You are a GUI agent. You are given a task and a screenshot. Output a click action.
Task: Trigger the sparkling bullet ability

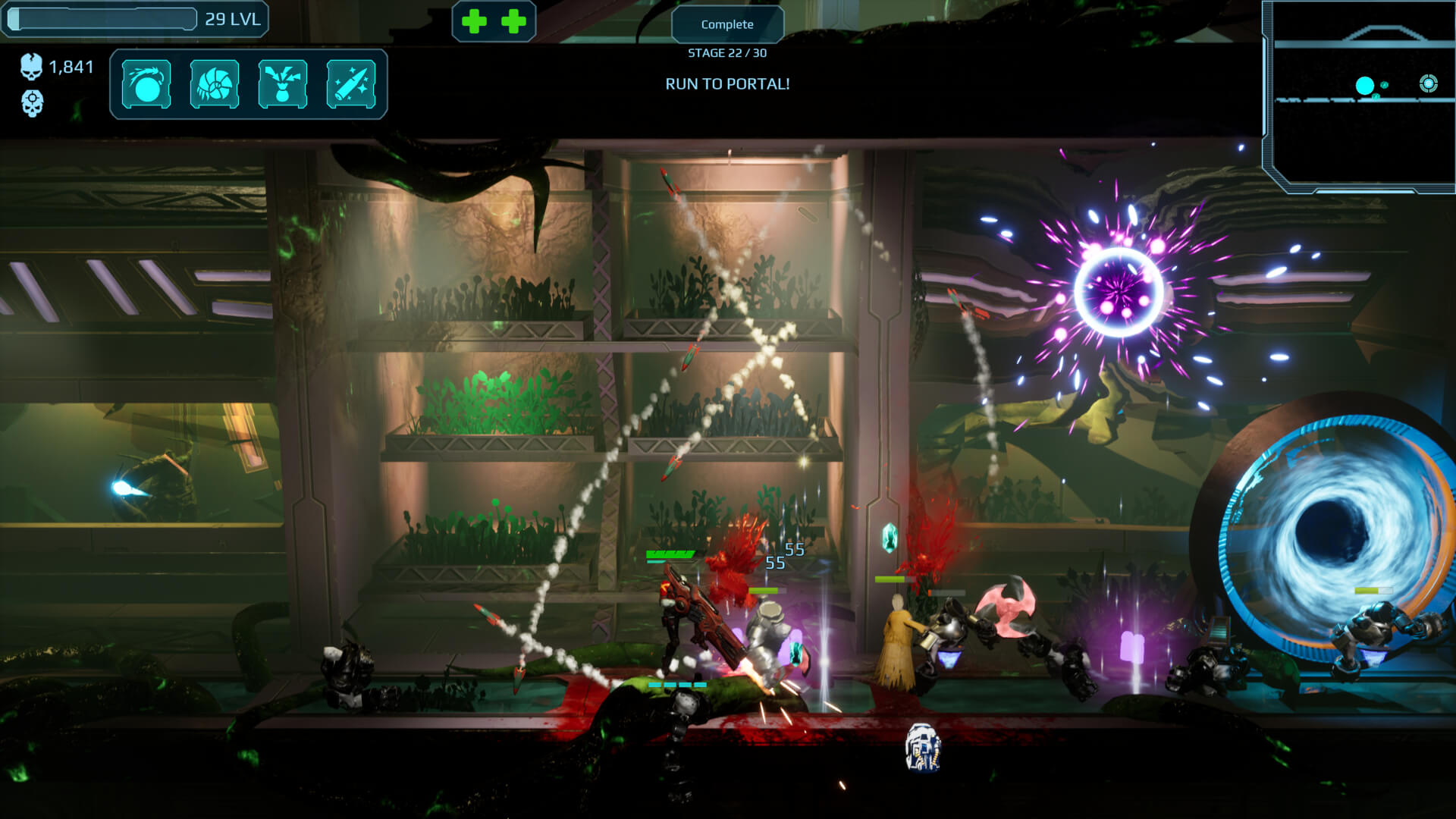click(352, 84)
